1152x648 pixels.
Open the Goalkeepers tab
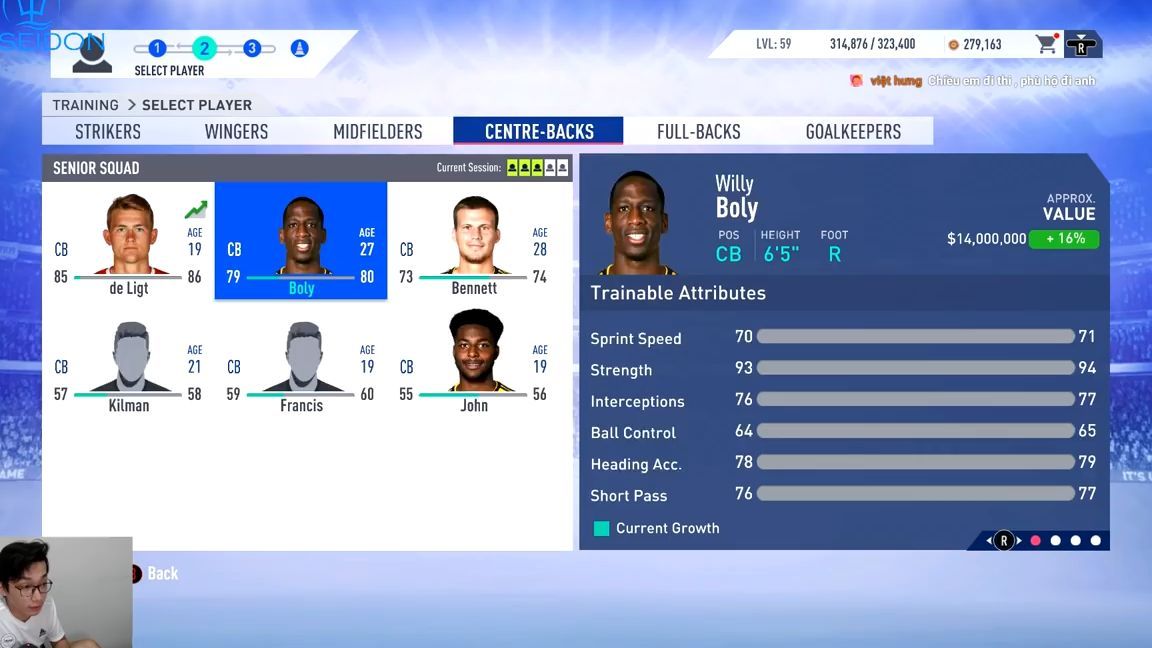click(x=853, y=132)
